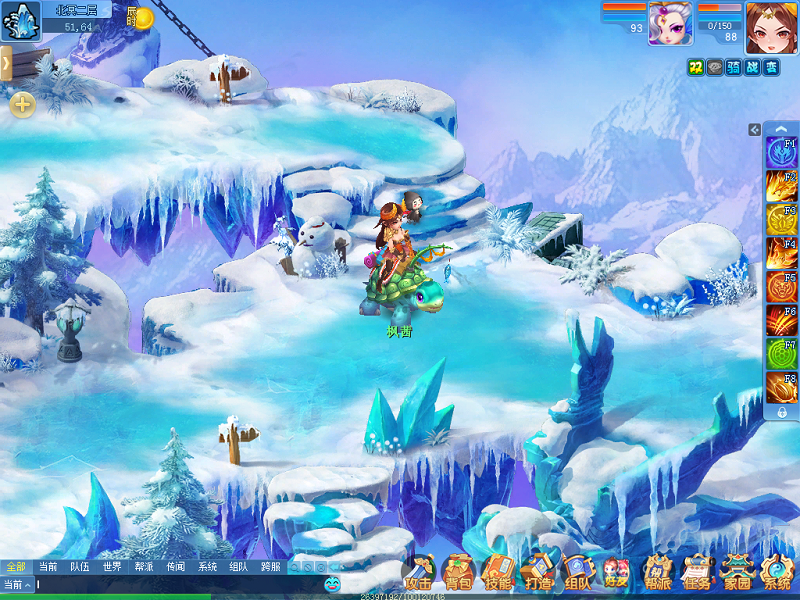This screenshot has width=800, height=600.
Task: Activate the F1 blue swirl skill
Action: click(780, 153)
